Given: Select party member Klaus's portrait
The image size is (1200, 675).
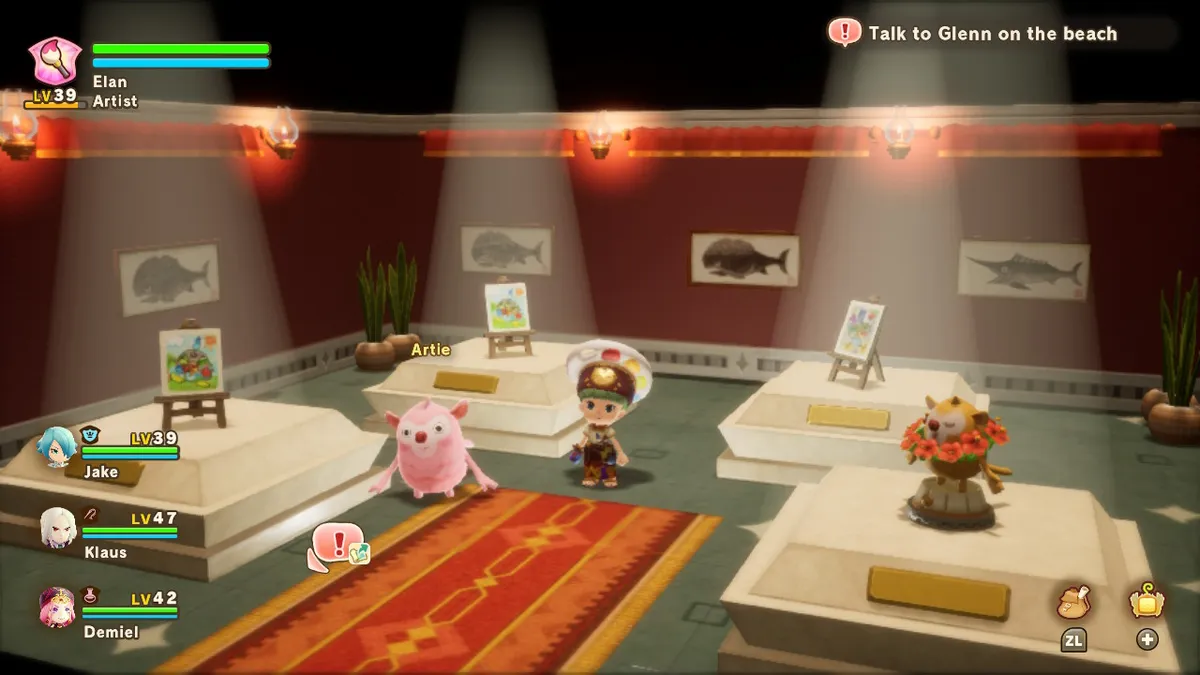Looking at the screenshot, I should pos(58,527).
